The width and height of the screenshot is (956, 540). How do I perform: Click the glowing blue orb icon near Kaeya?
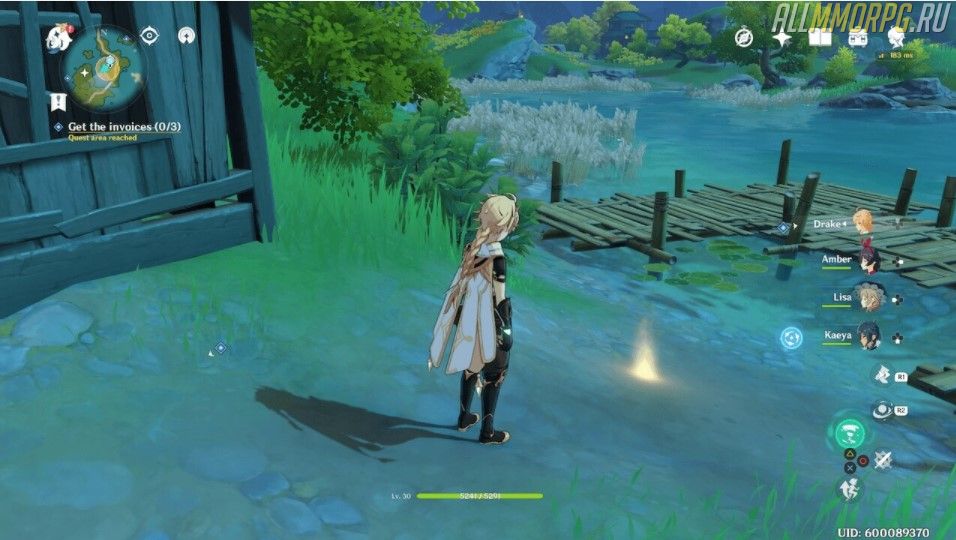click(791, 337)
